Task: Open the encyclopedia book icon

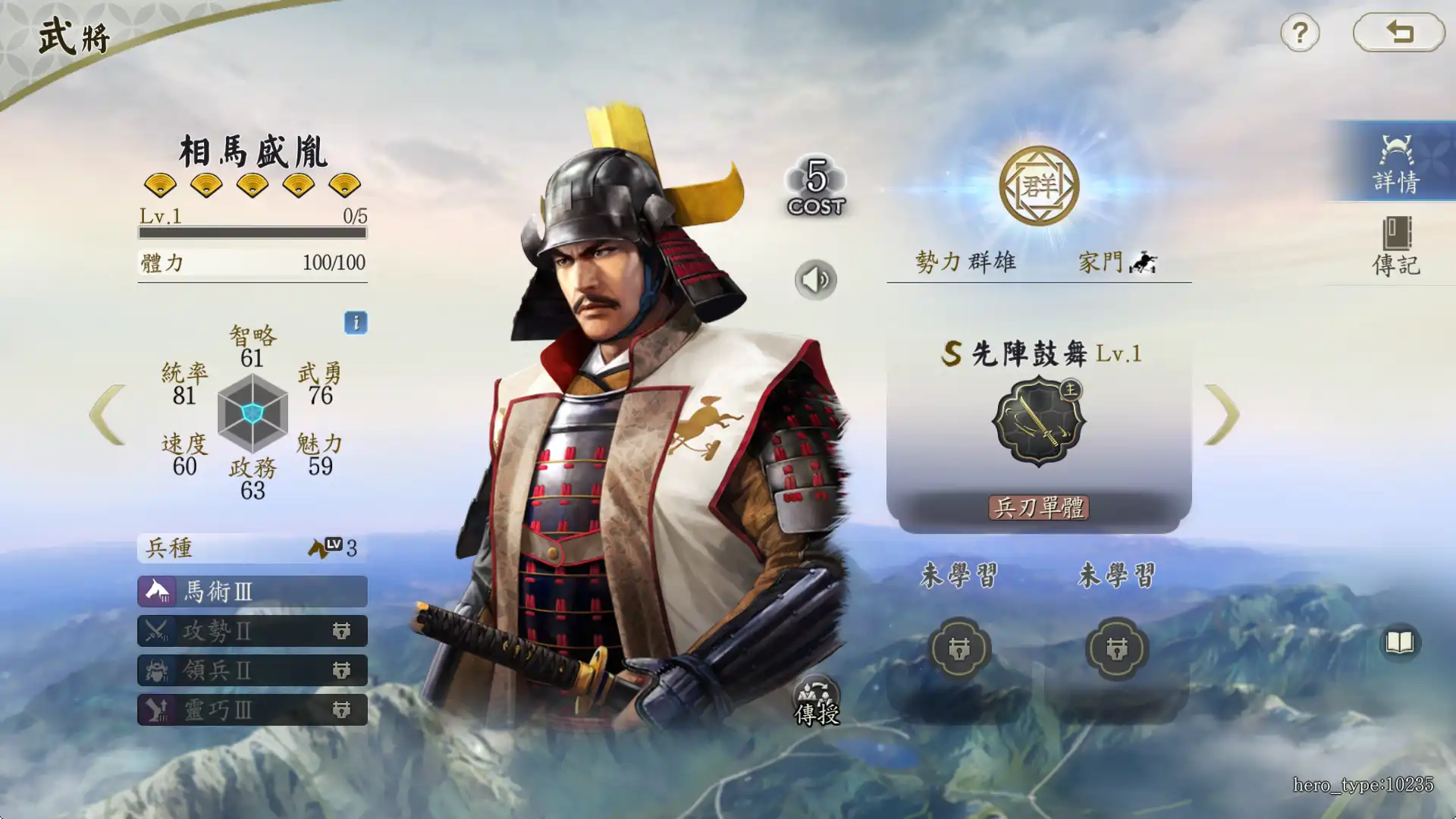Action: tap(1400, 643)
